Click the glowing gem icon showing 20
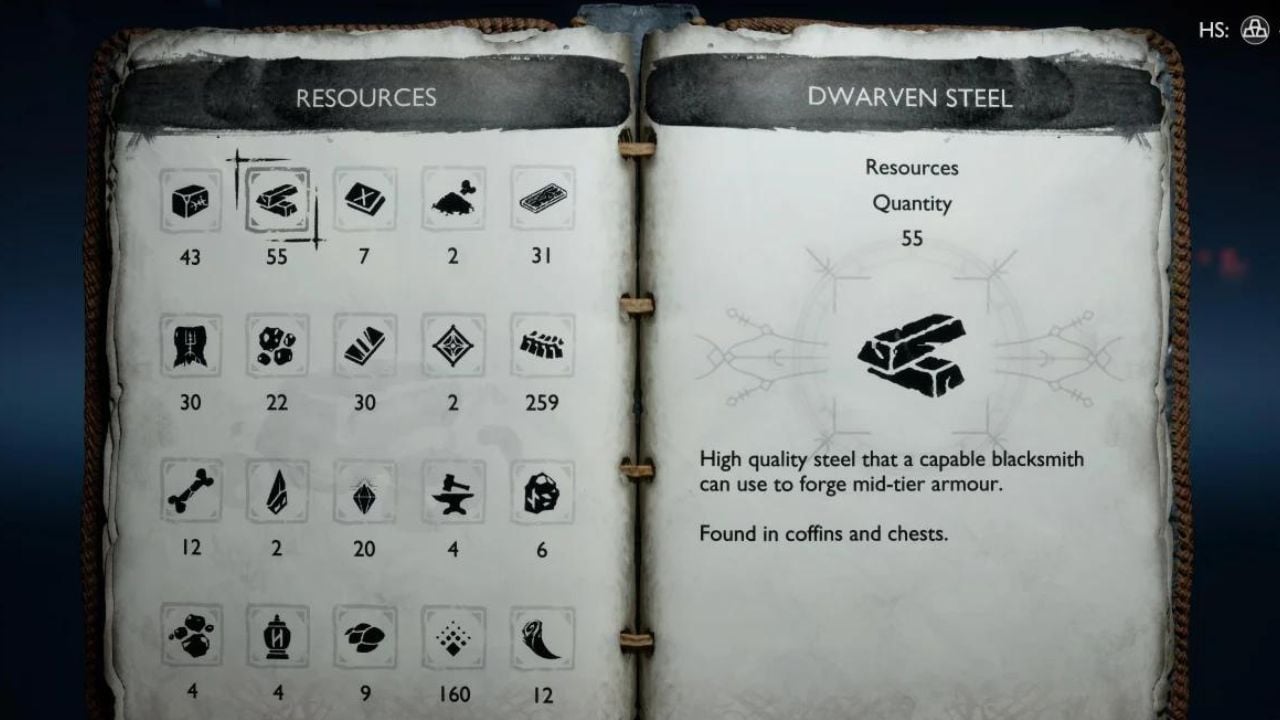The width and height of the screenshot is (1280, 720). [364, 494]
